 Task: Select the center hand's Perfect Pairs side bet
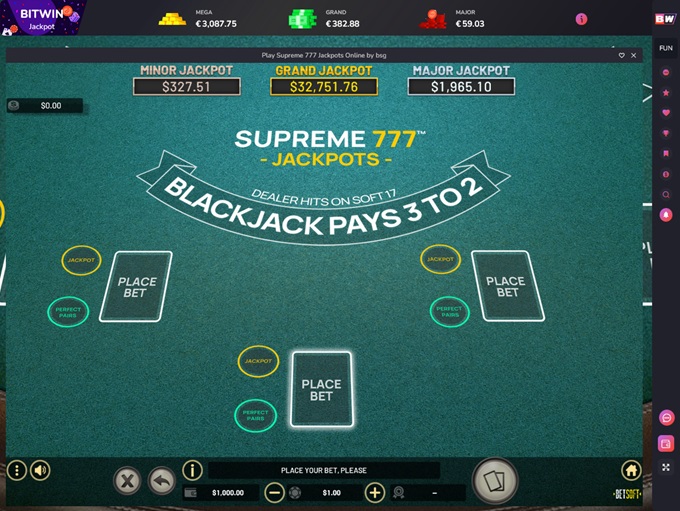coord(255,414)
